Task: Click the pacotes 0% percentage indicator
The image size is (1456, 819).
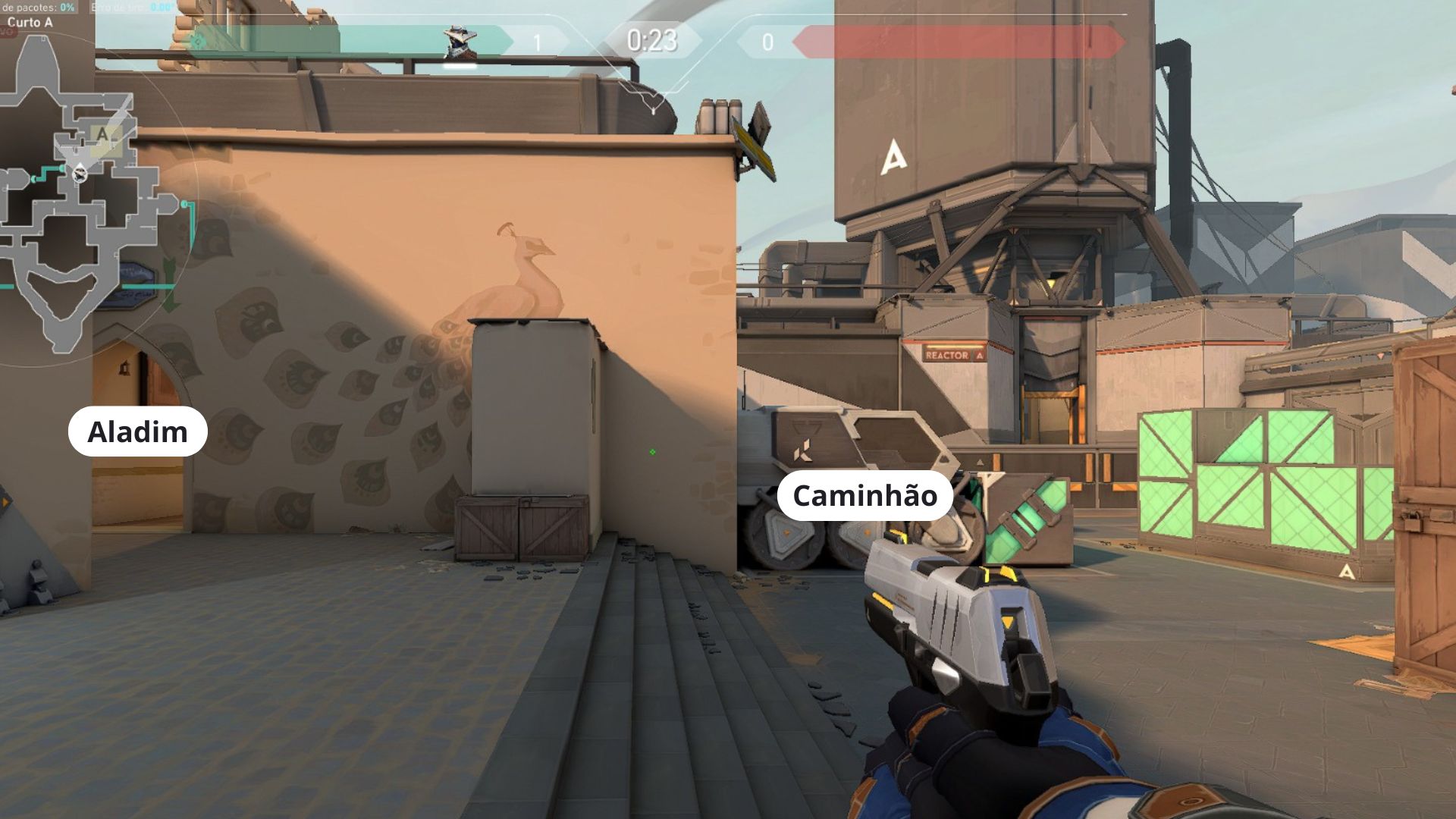Action: (68, 6)
